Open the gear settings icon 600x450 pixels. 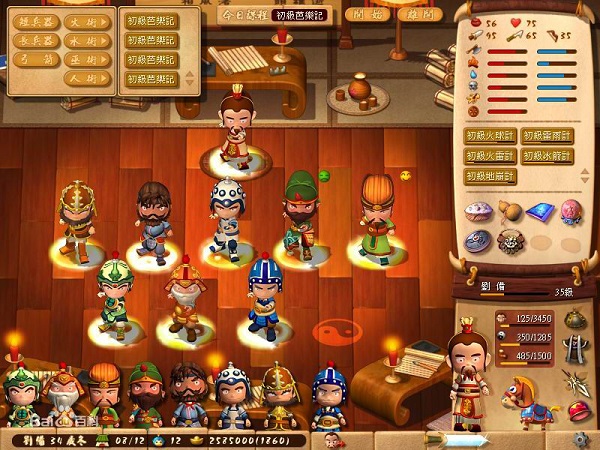[580, 439]
